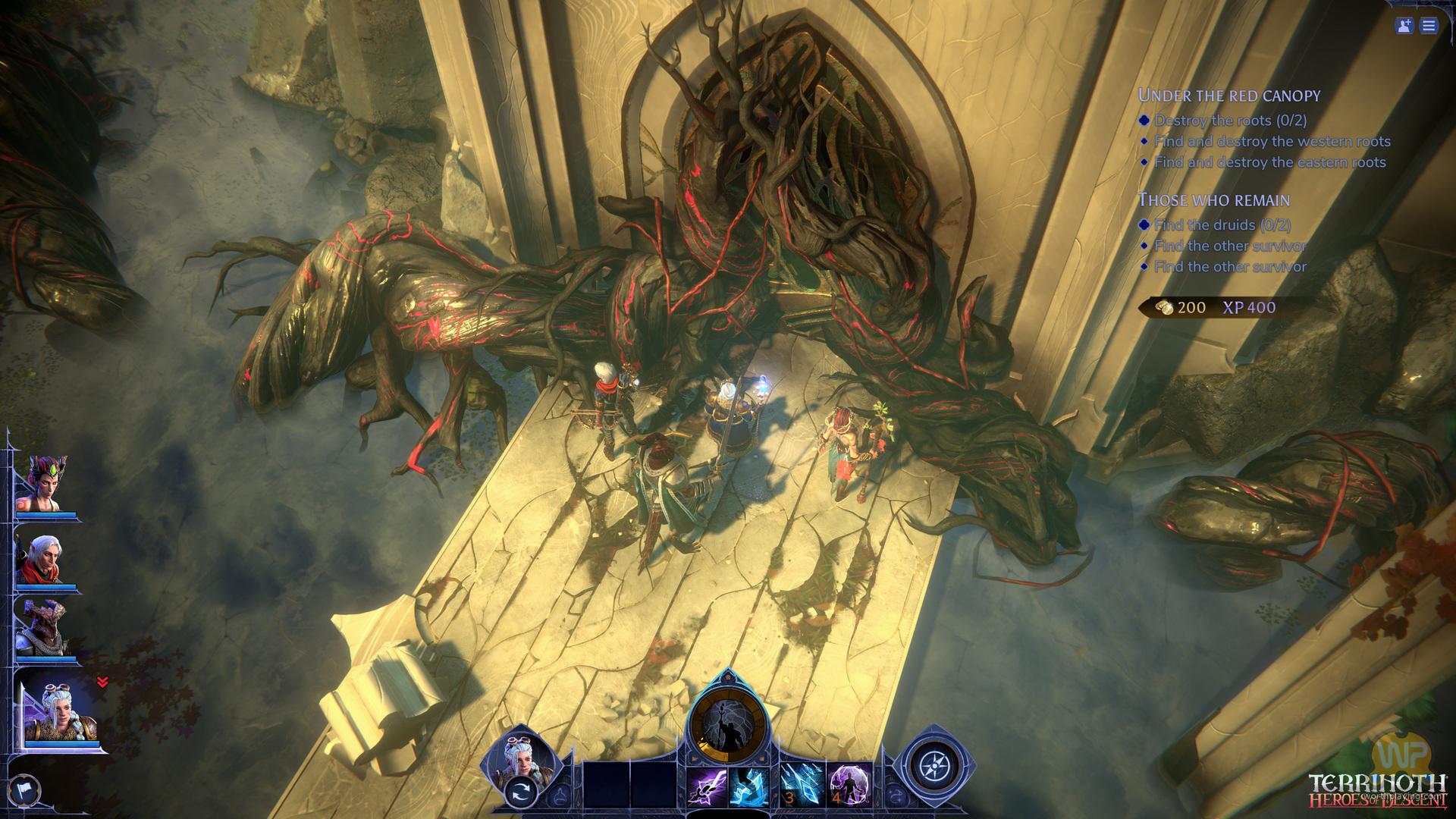This screenshot has height=819, width=1456.
Task: Click the add player icon
Action: click(x=1404, y=26)
